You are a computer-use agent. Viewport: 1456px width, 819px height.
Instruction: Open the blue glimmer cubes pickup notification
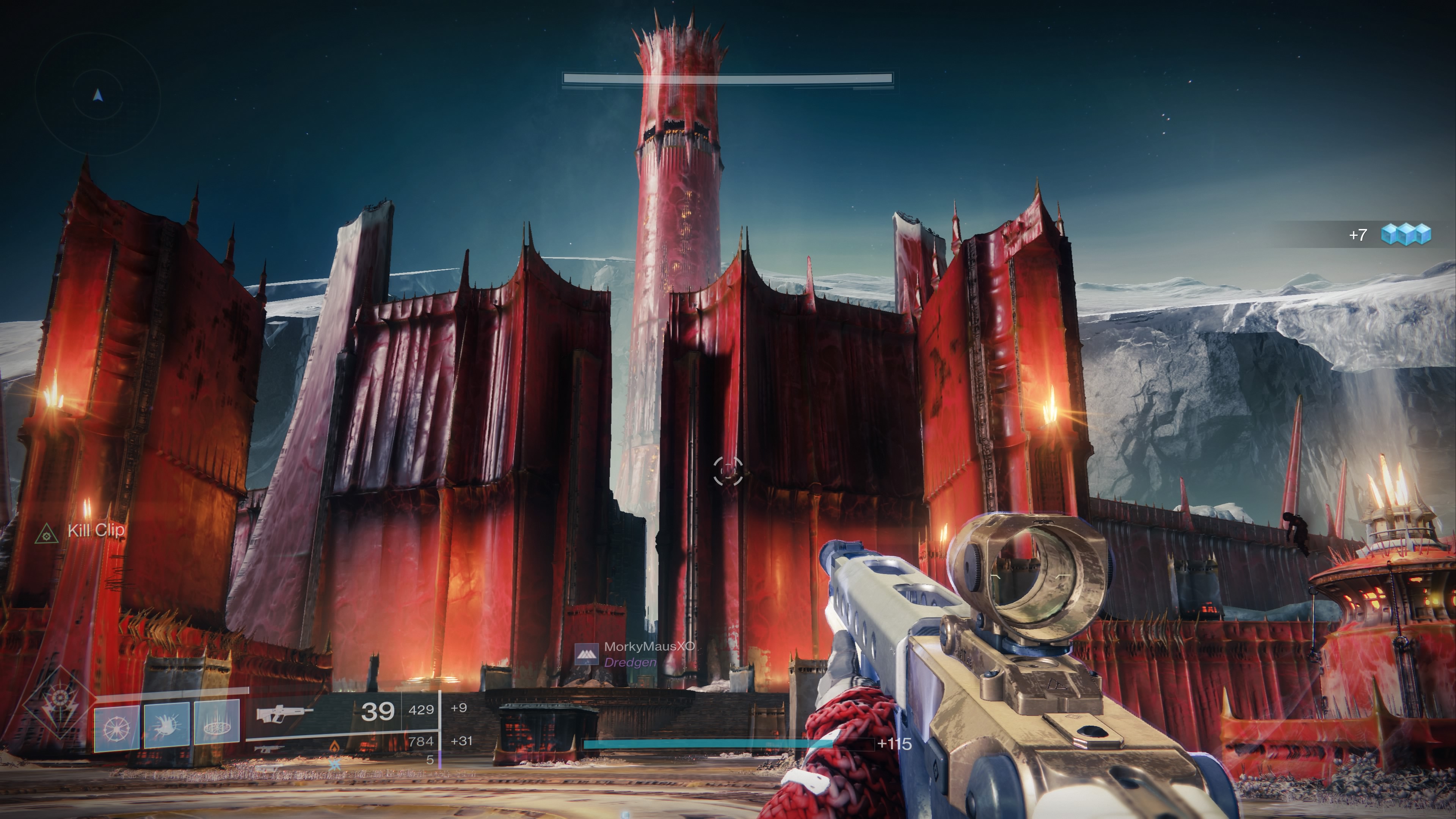(x=1405, y=234)
